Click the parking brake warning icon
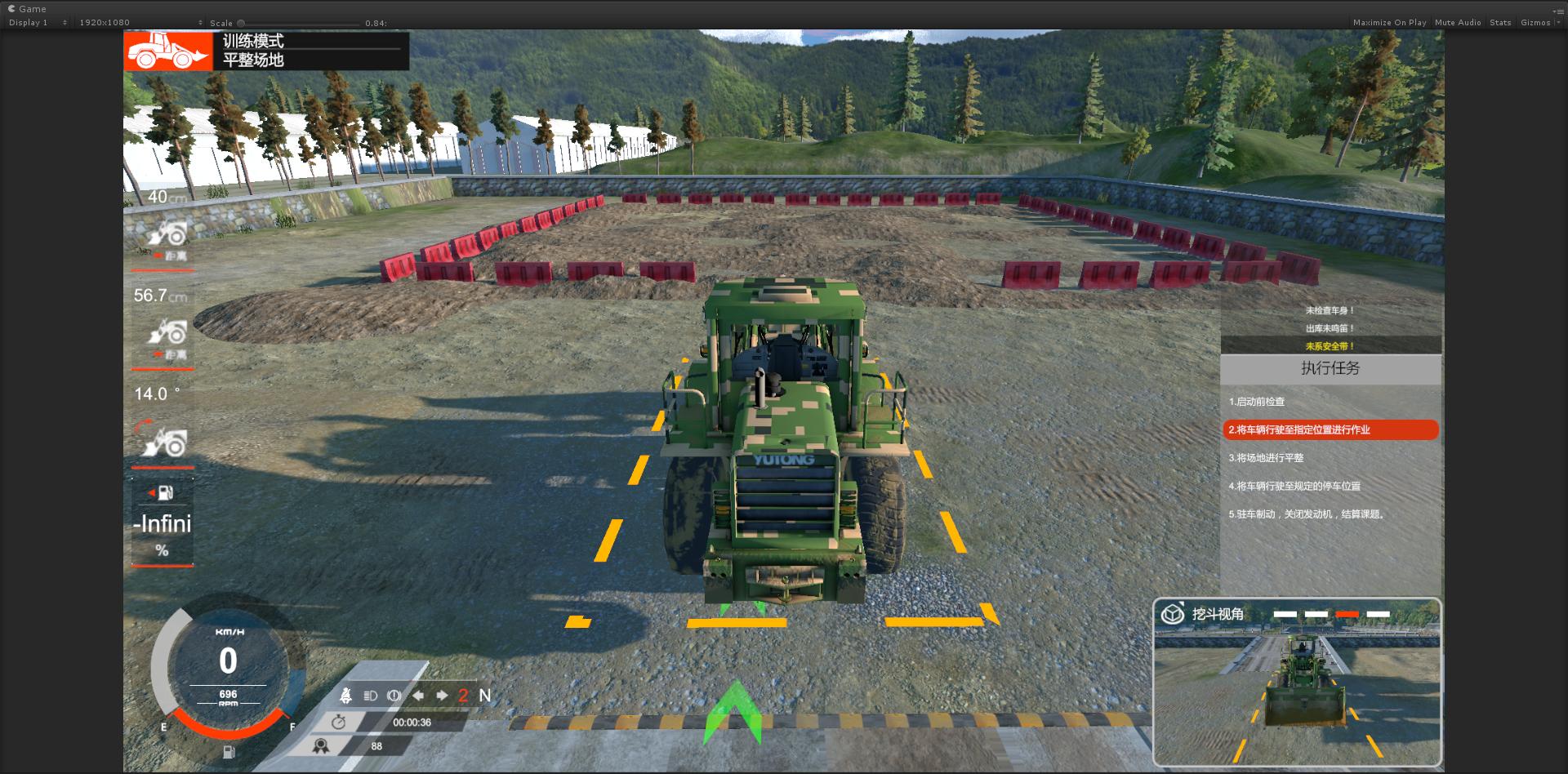1568x774 pixels. (394, 696)
